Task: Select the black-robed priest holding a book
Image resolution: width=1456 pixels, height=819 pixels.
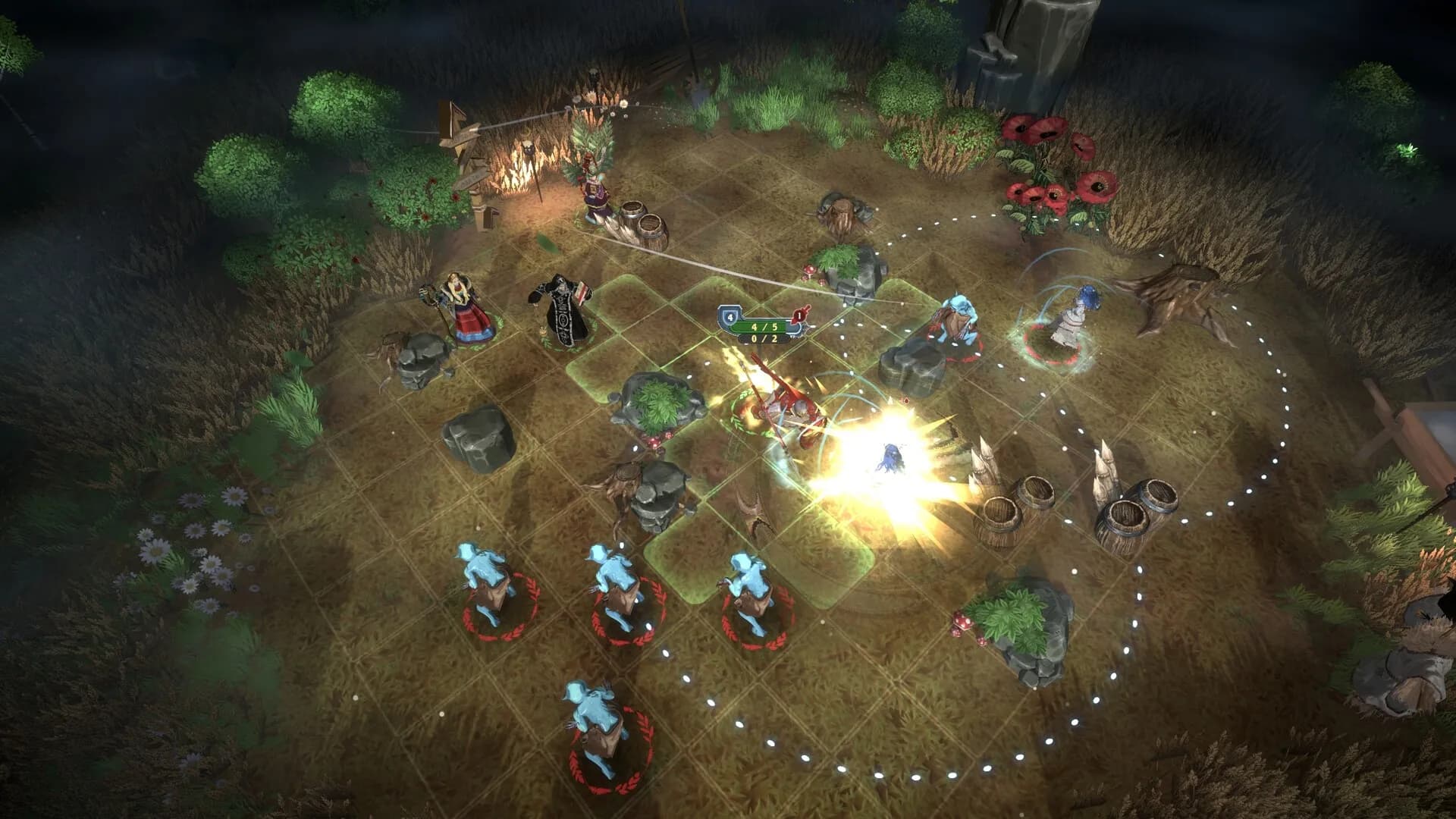Action: pos(562,312)
